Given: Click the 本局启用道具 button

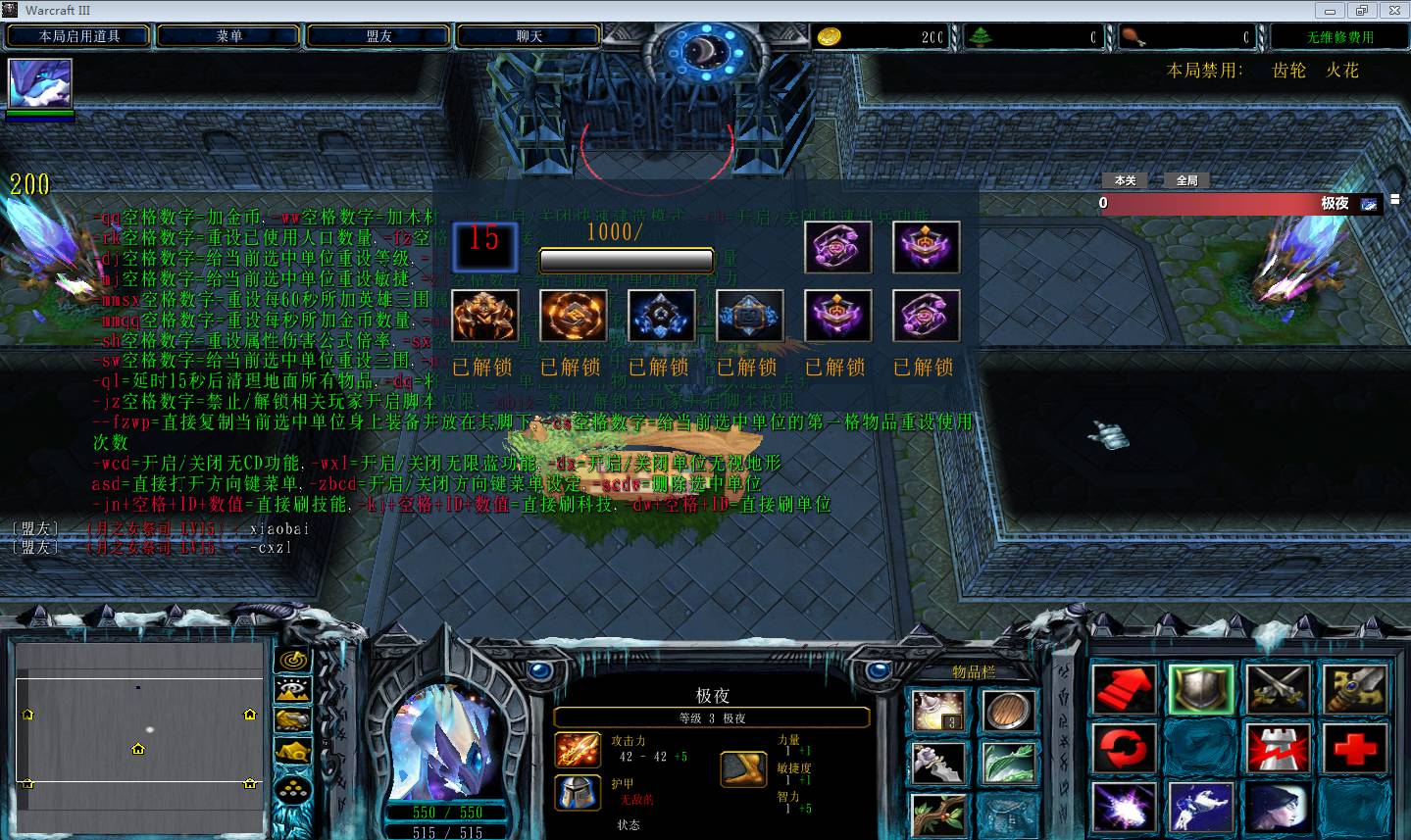Looking at the screenshot, I should [79, 36].
